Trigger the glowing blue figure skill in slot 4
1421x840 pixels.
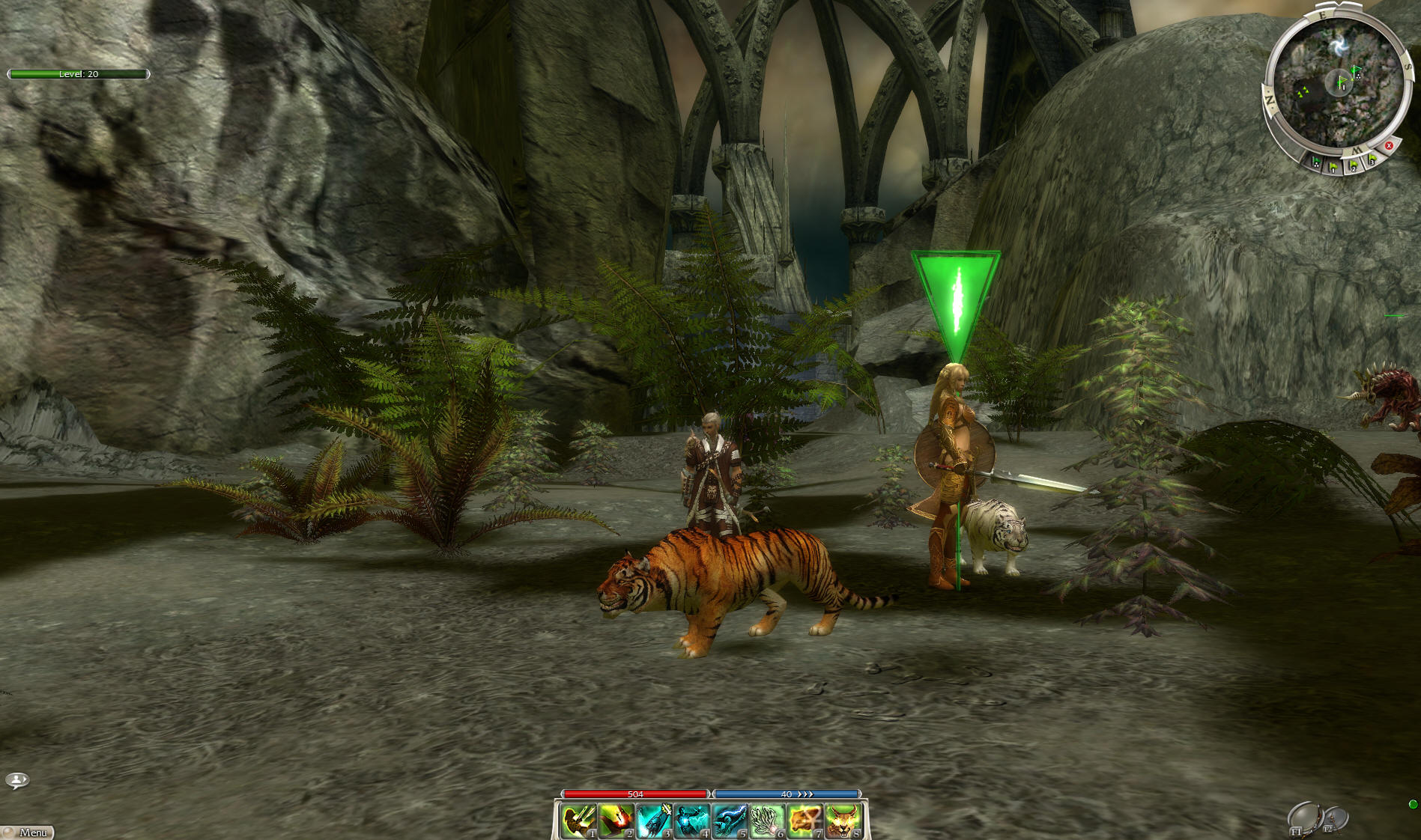[x=691, y=821]
